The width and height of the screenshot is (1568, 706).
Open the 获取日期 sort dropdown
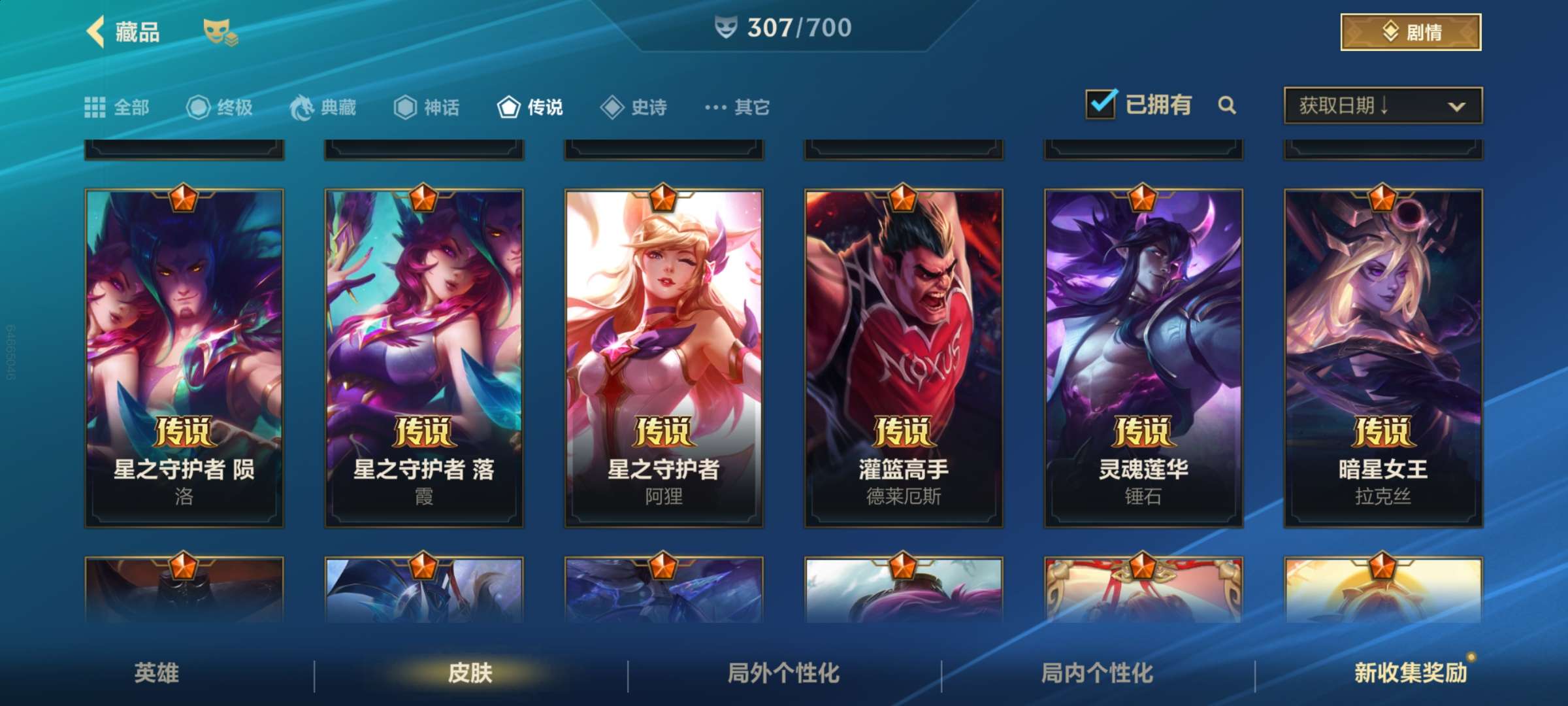pyautogui.click(x=1382, y=105)
